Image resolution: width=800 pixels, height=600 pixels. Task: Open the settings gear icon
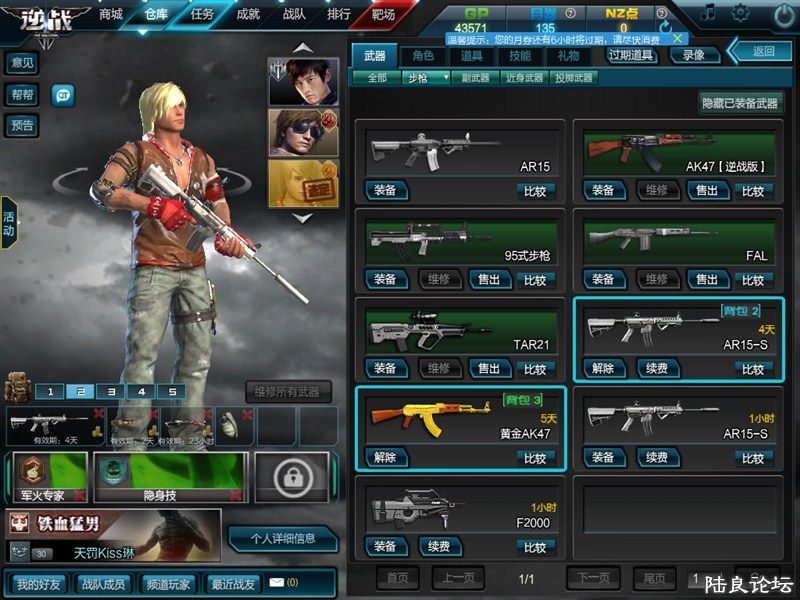pos(740,13)
